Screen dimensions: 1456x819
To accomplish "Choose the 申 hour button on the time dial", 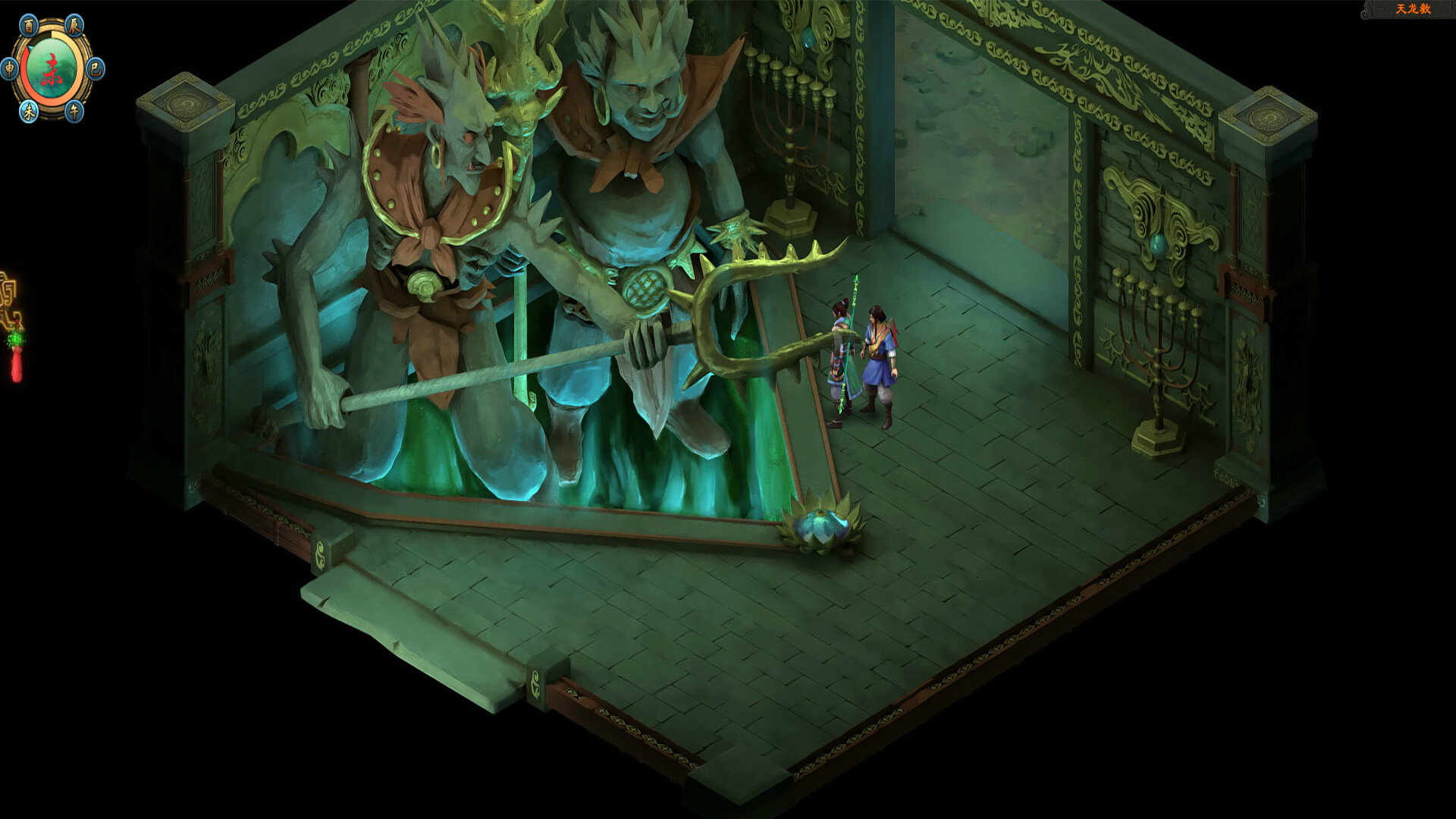I will [10, 69].
